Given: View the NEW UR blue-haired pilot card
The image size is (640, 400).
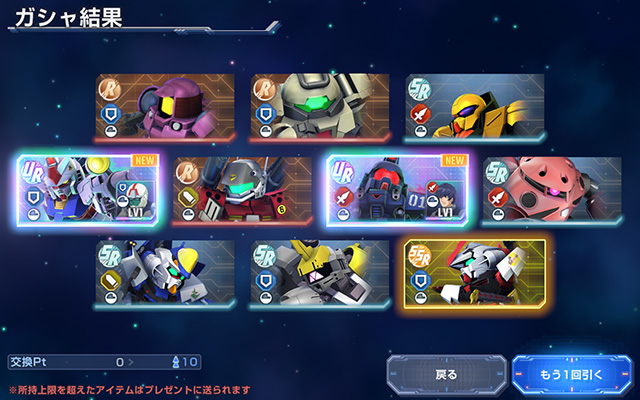Looking at the screenshot, I should [398, 190].
